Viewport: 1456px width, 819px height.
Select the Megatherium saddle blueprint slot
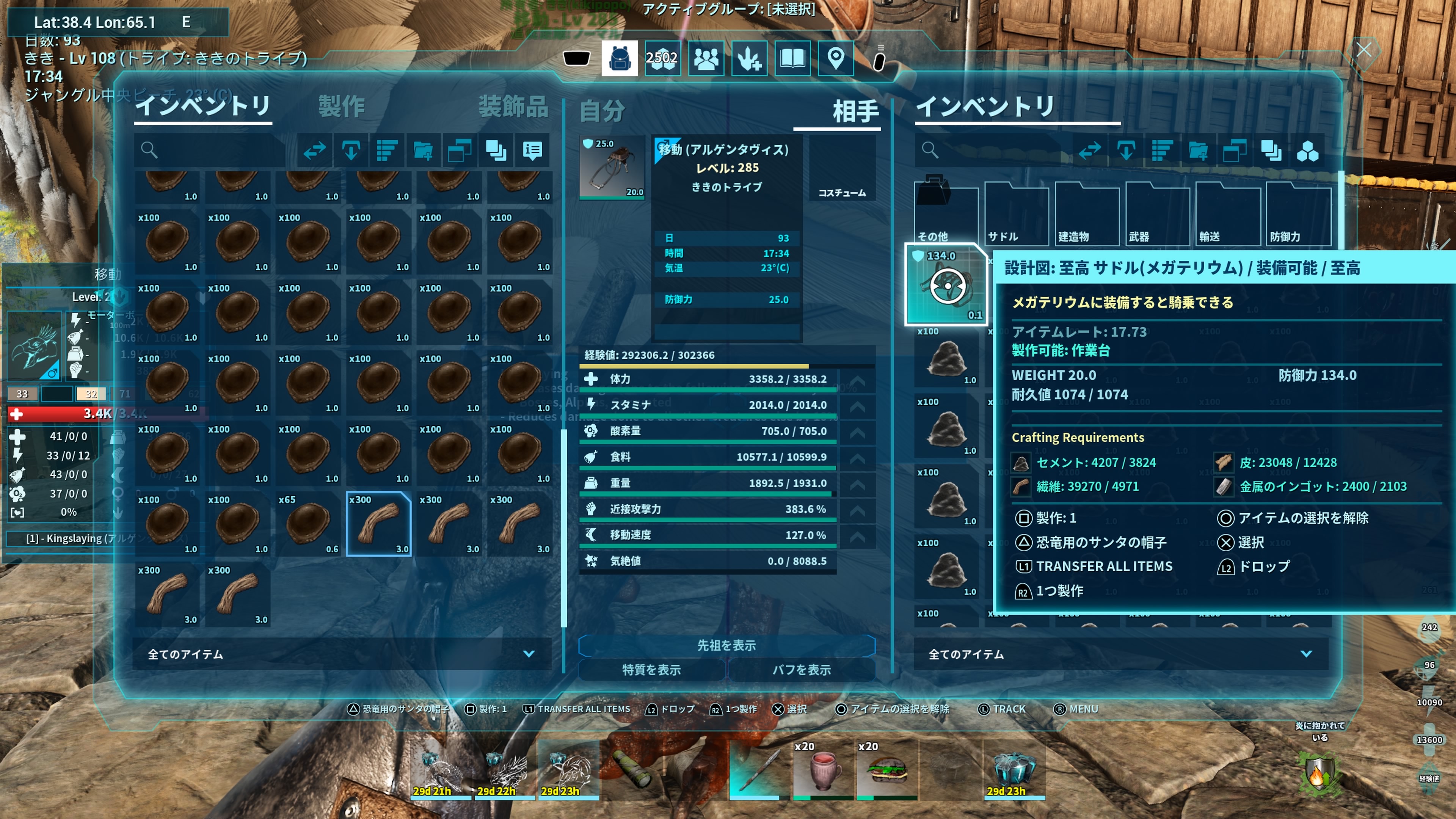(946, 285)
